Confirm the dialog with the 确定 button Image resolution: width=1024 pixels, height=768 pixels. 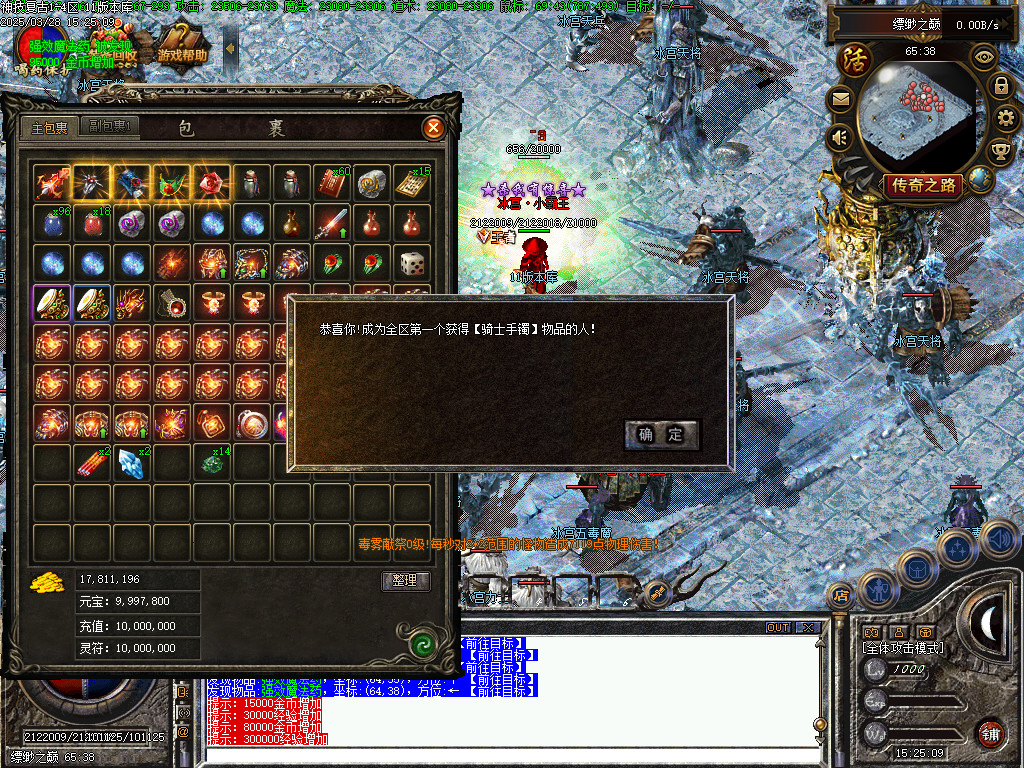tap(661, 434)
